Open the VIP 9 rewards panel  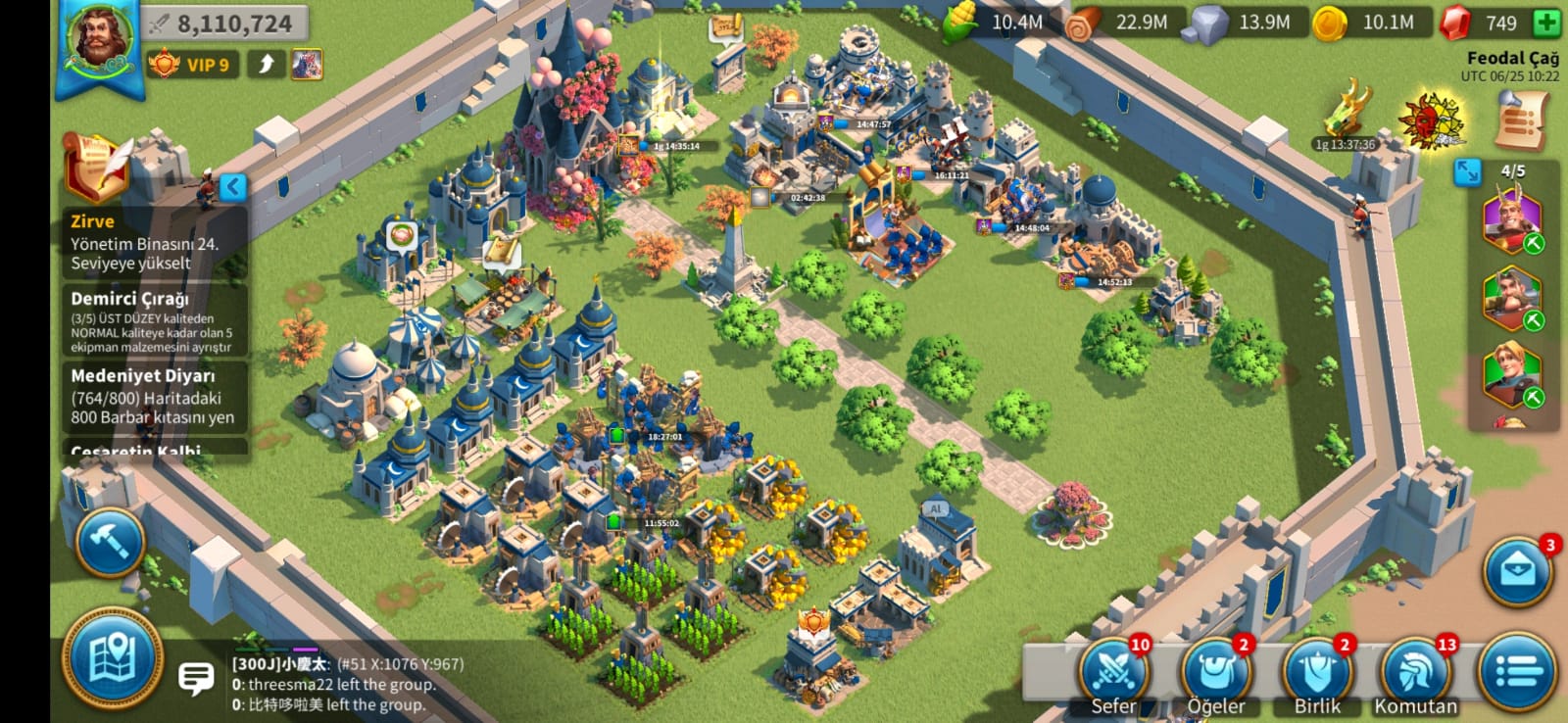click(192, 65)
